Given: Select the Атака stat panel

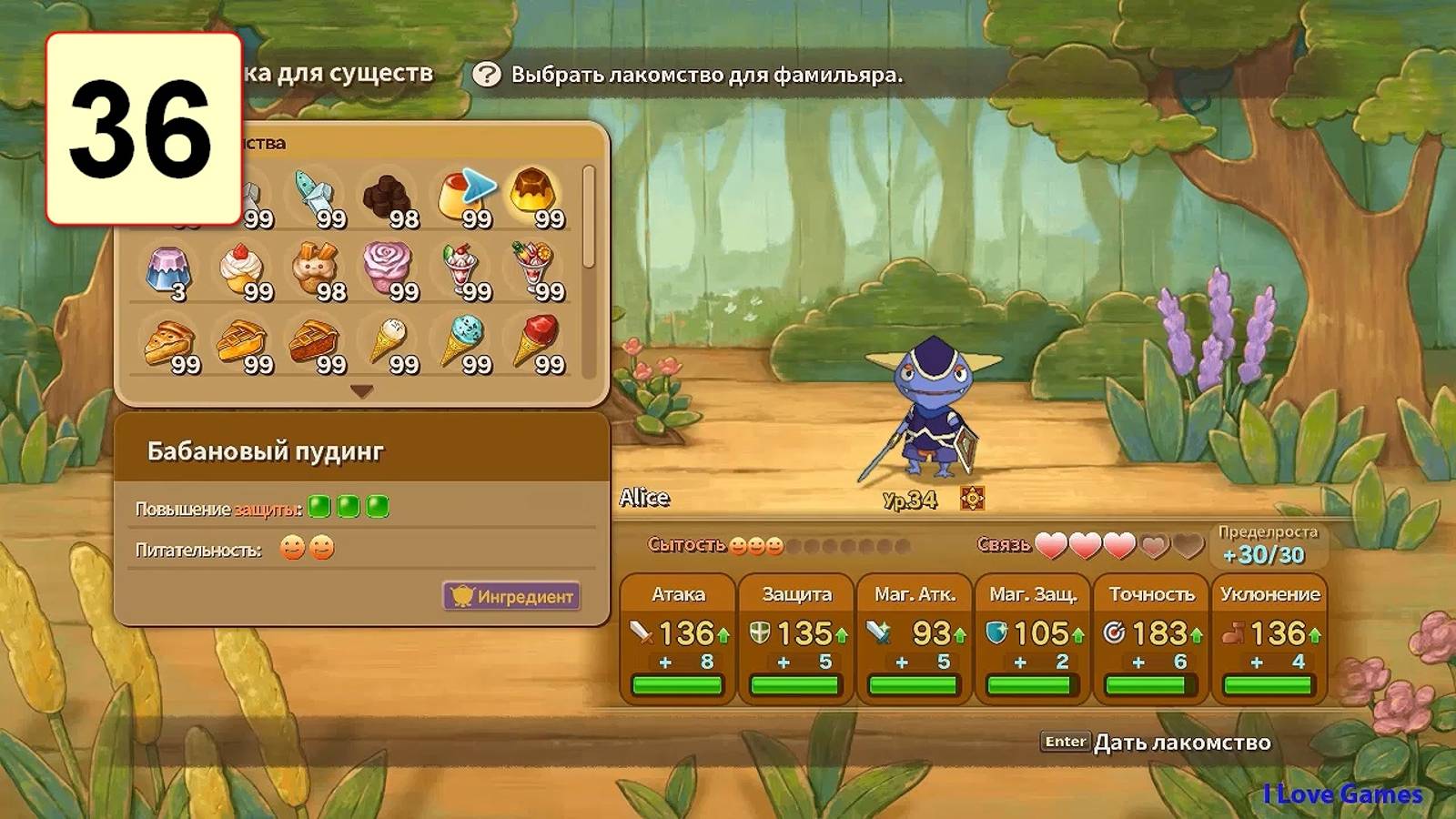Looking at the screenshot, I should (678, 639).
